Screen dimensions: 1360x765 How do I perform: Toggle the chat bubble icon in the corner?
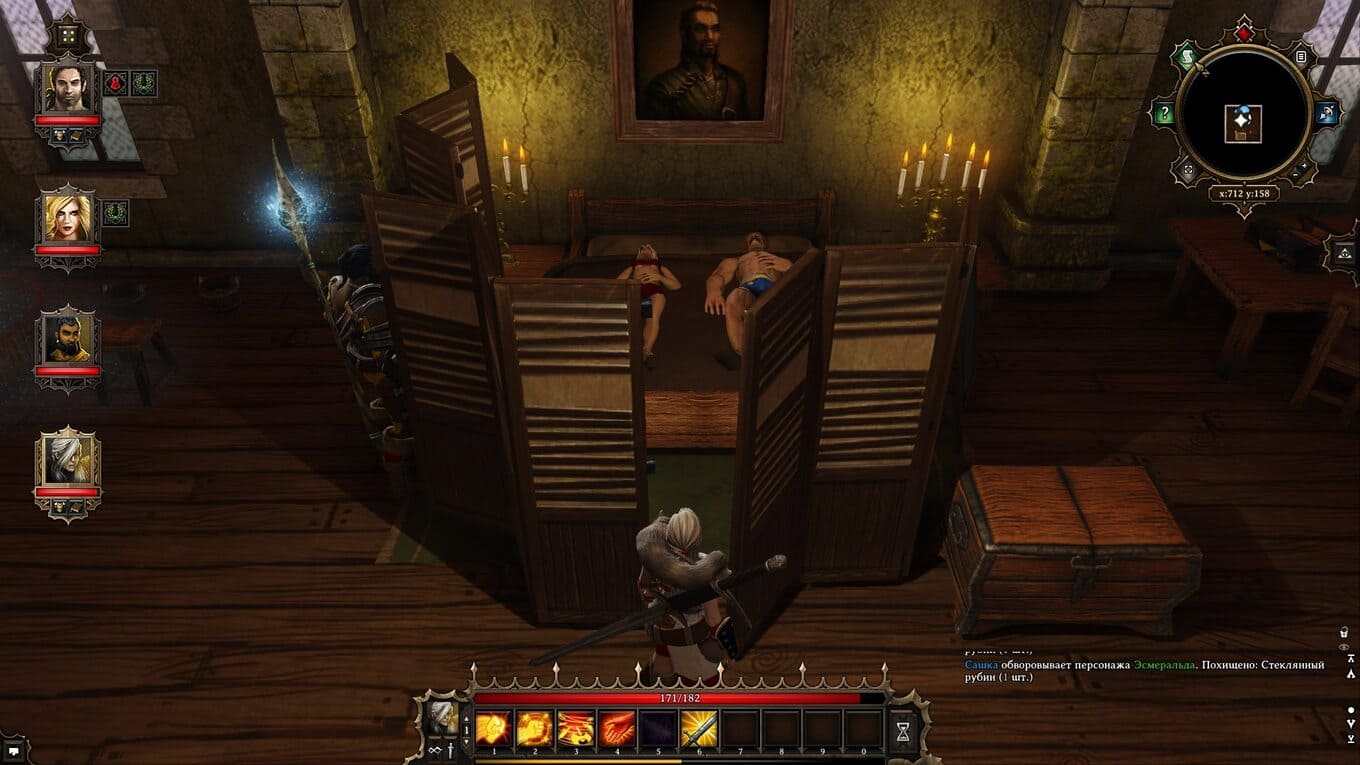pyautogui.click(x=14, y=748)
